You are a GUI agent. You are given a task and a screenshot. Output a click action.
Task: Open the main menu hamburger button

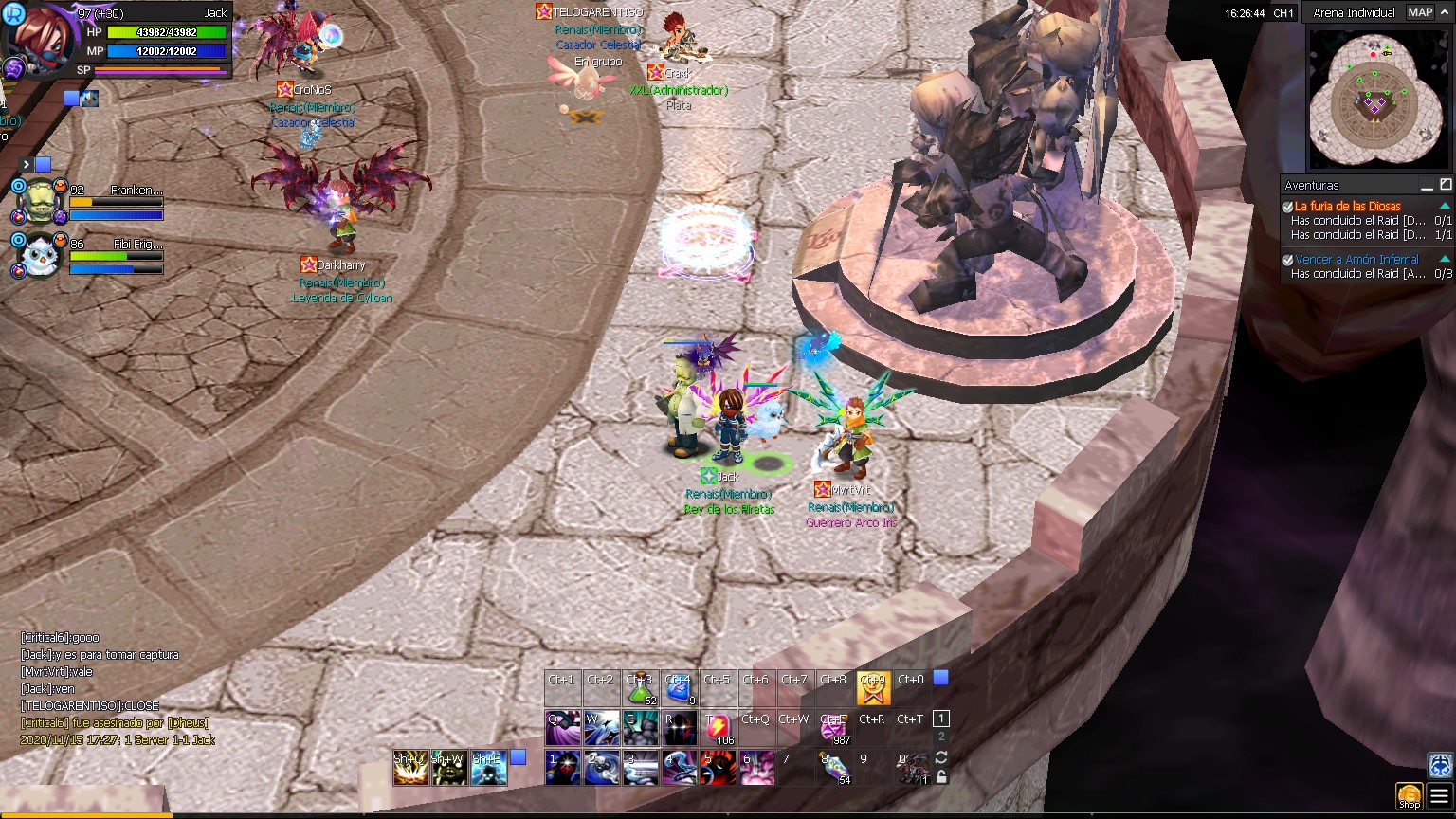(1439, 796)
